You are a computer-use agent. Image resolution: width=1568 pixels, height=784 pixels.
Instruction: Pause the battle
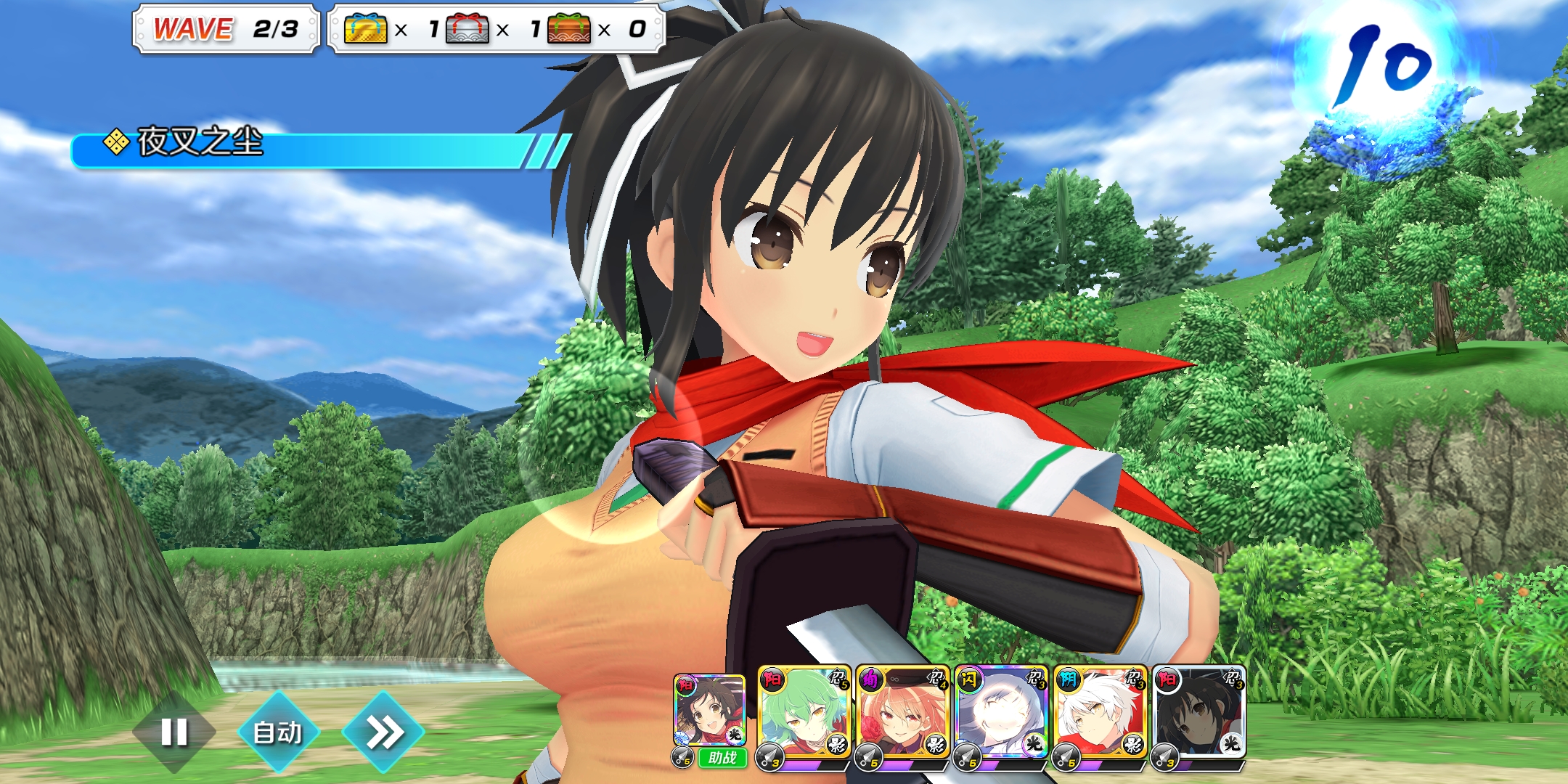point(174,732)
